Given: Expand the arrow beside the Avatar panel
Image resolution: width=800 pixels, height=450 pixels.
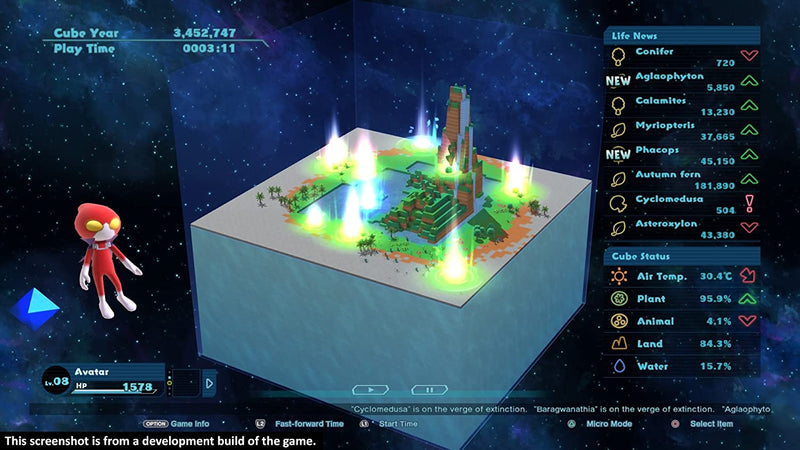Looking at the screenshot, I should 209,382.
